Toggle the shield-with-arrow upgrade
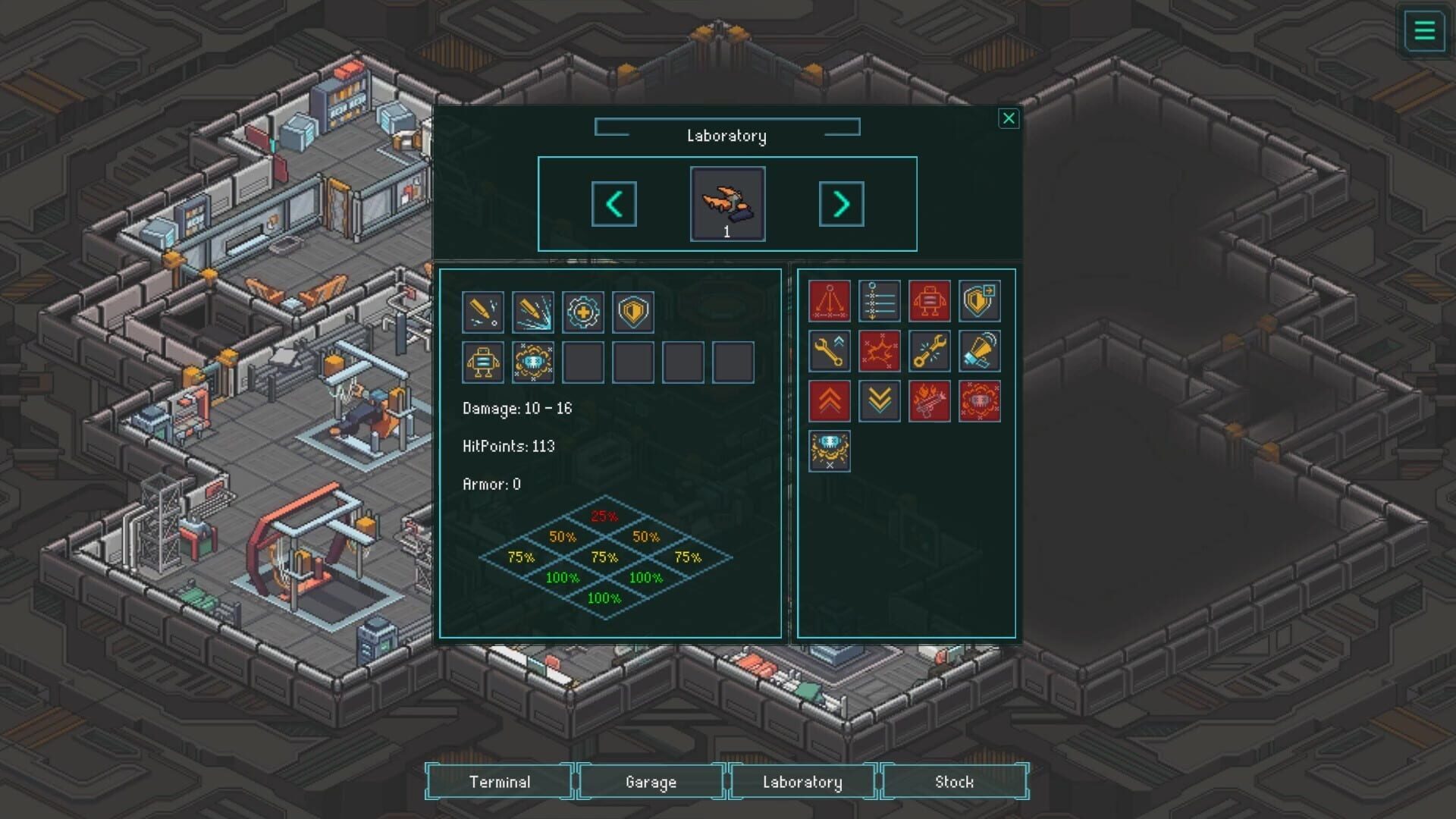 tap(980, 301)
